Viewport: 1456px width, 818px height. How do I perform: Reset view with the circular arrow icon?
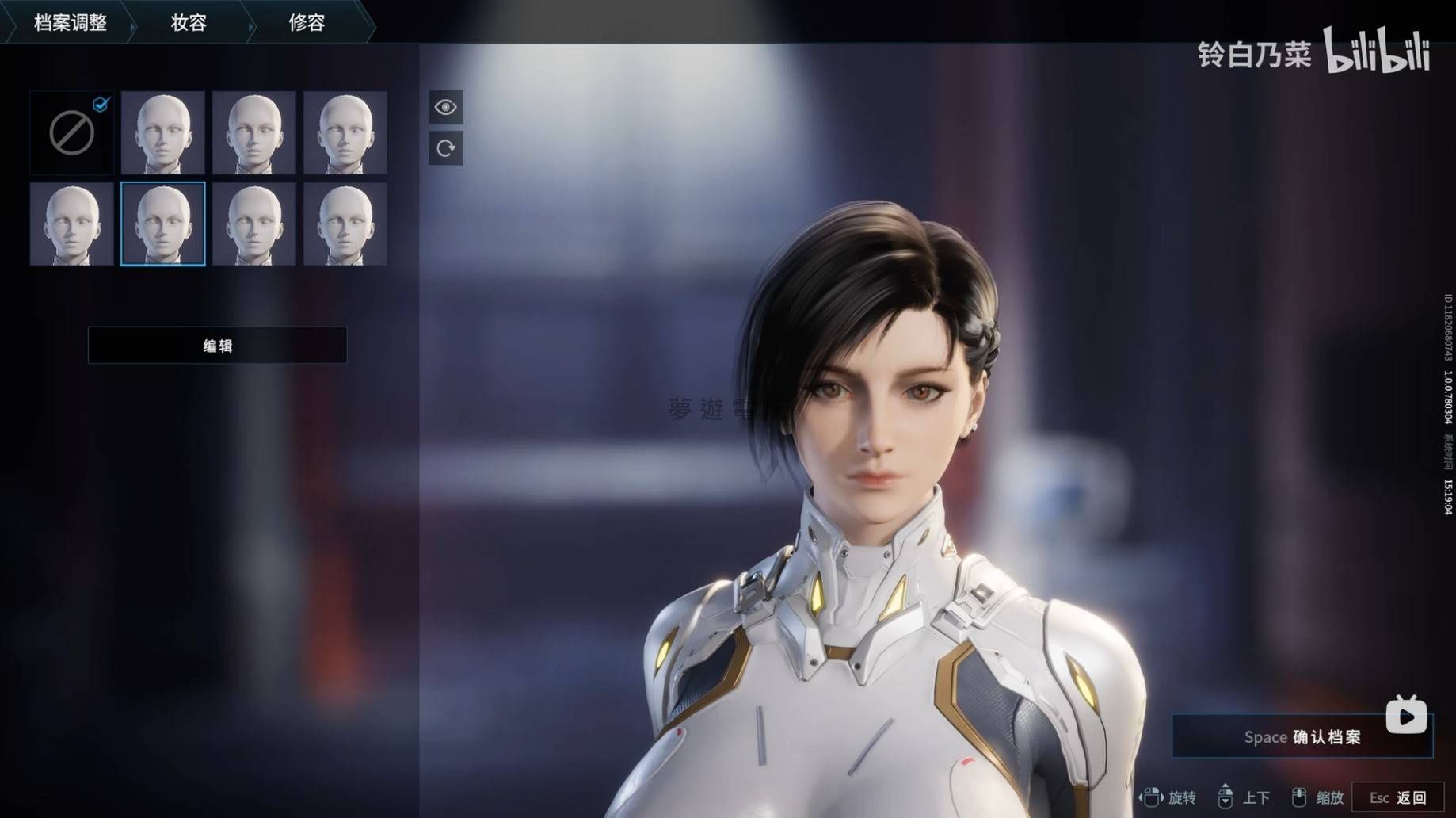pos(446,148)
